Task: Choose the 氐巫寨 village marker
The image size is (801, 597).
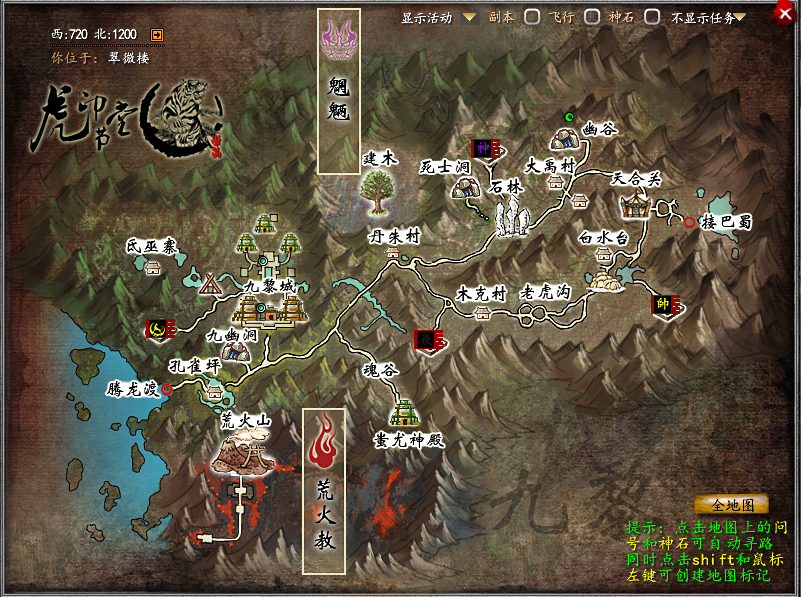Action: coord(153,267)
